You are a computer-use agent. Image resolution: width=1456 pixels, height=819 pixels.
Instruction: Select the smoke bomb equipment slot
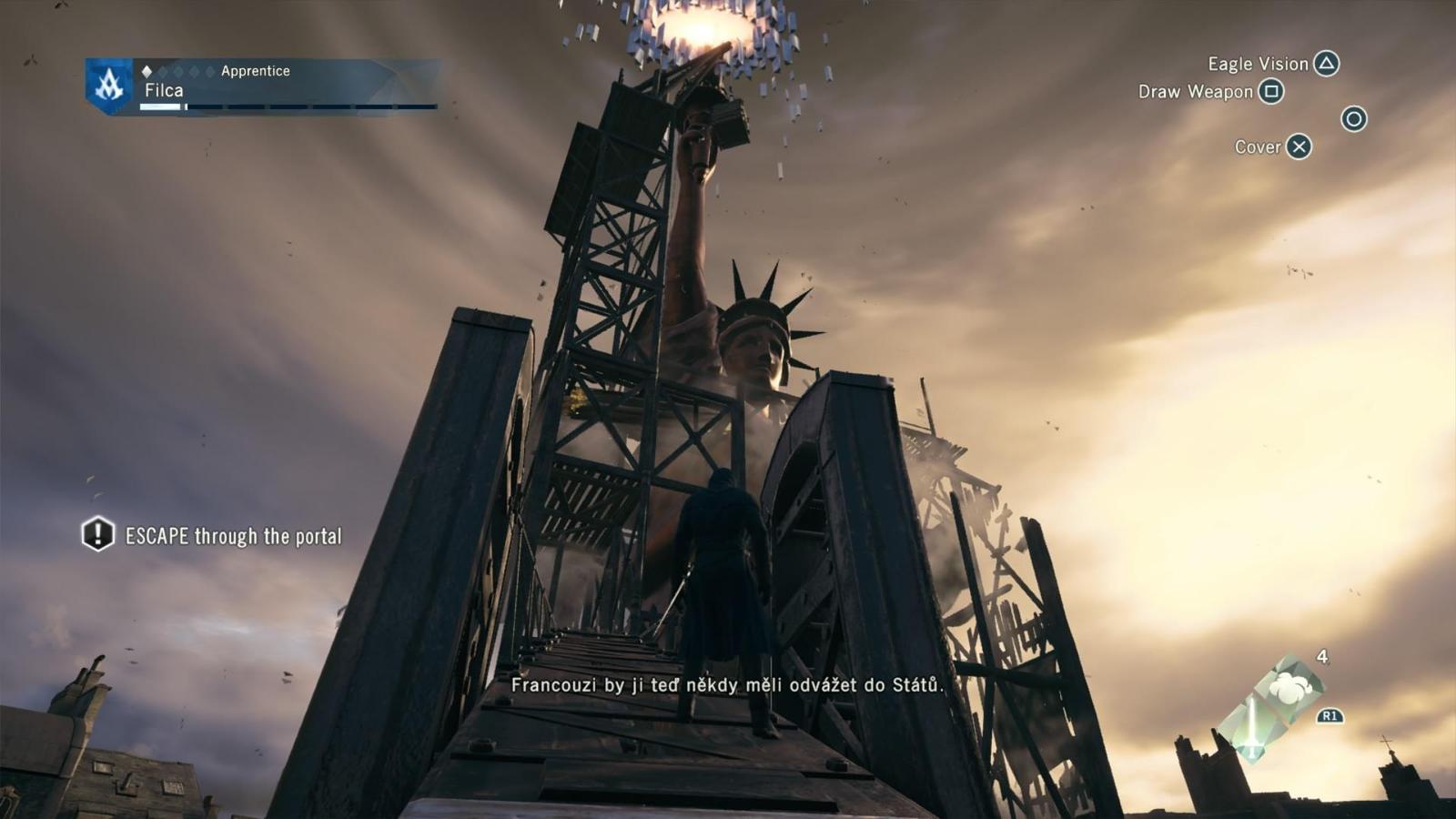pos(1290,688)
